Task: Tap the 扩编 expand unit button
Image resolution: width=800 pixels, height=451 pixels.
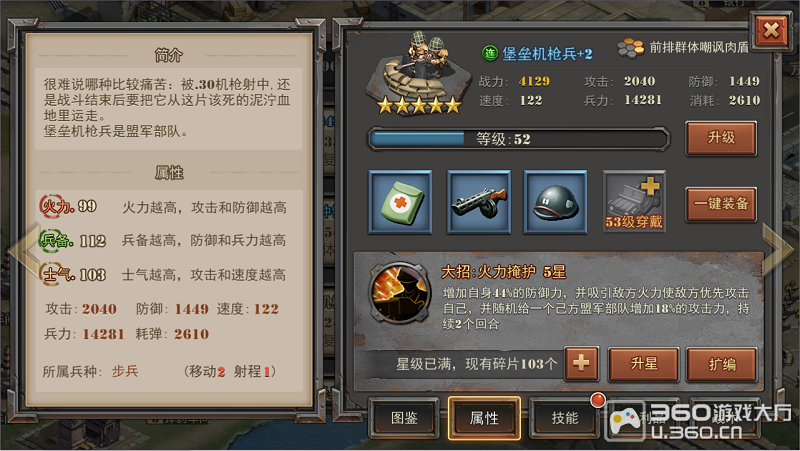Action: [720, 364]
